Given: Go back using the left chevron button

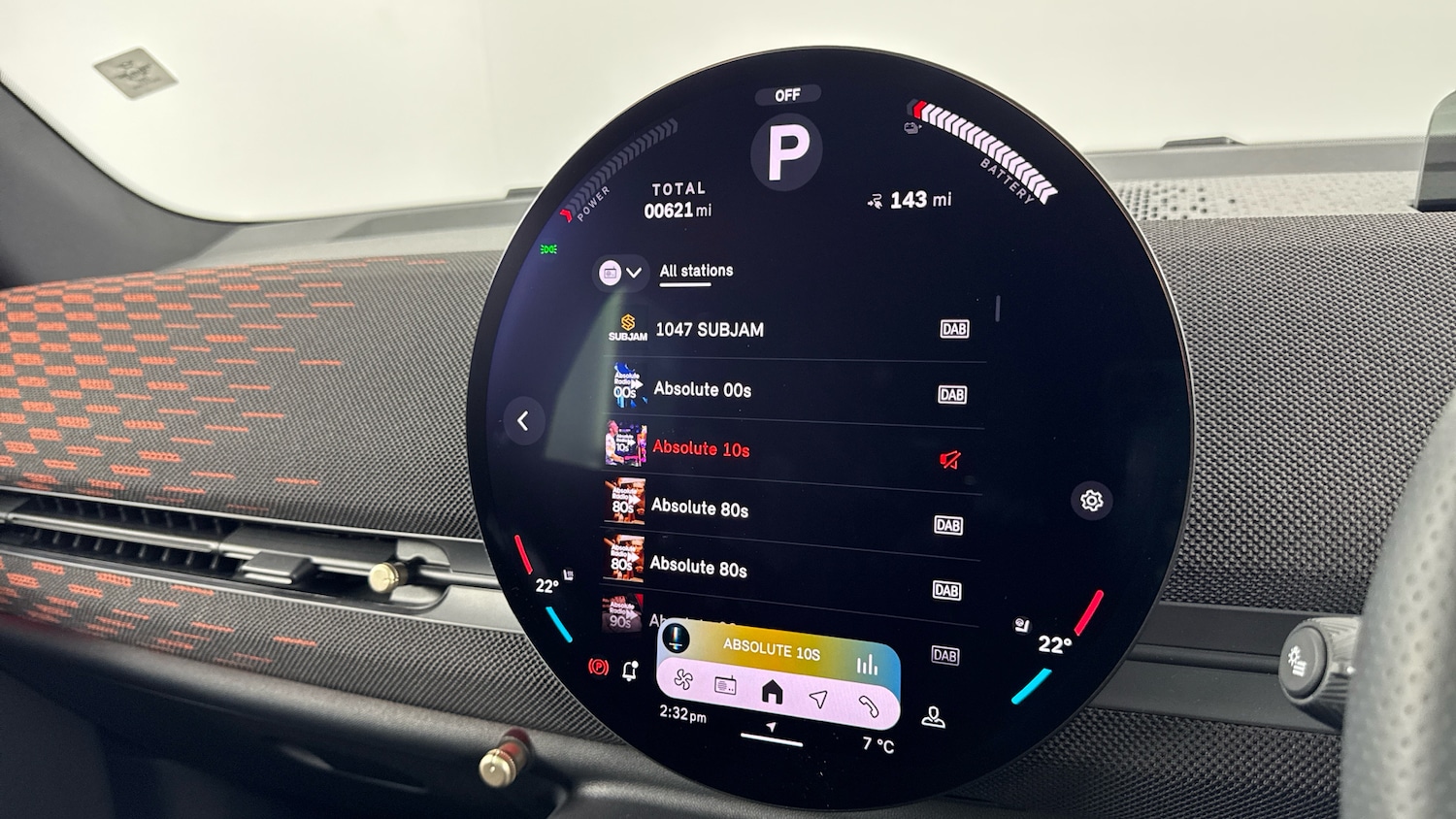Looking at the screenshot, I should [523, 421].
